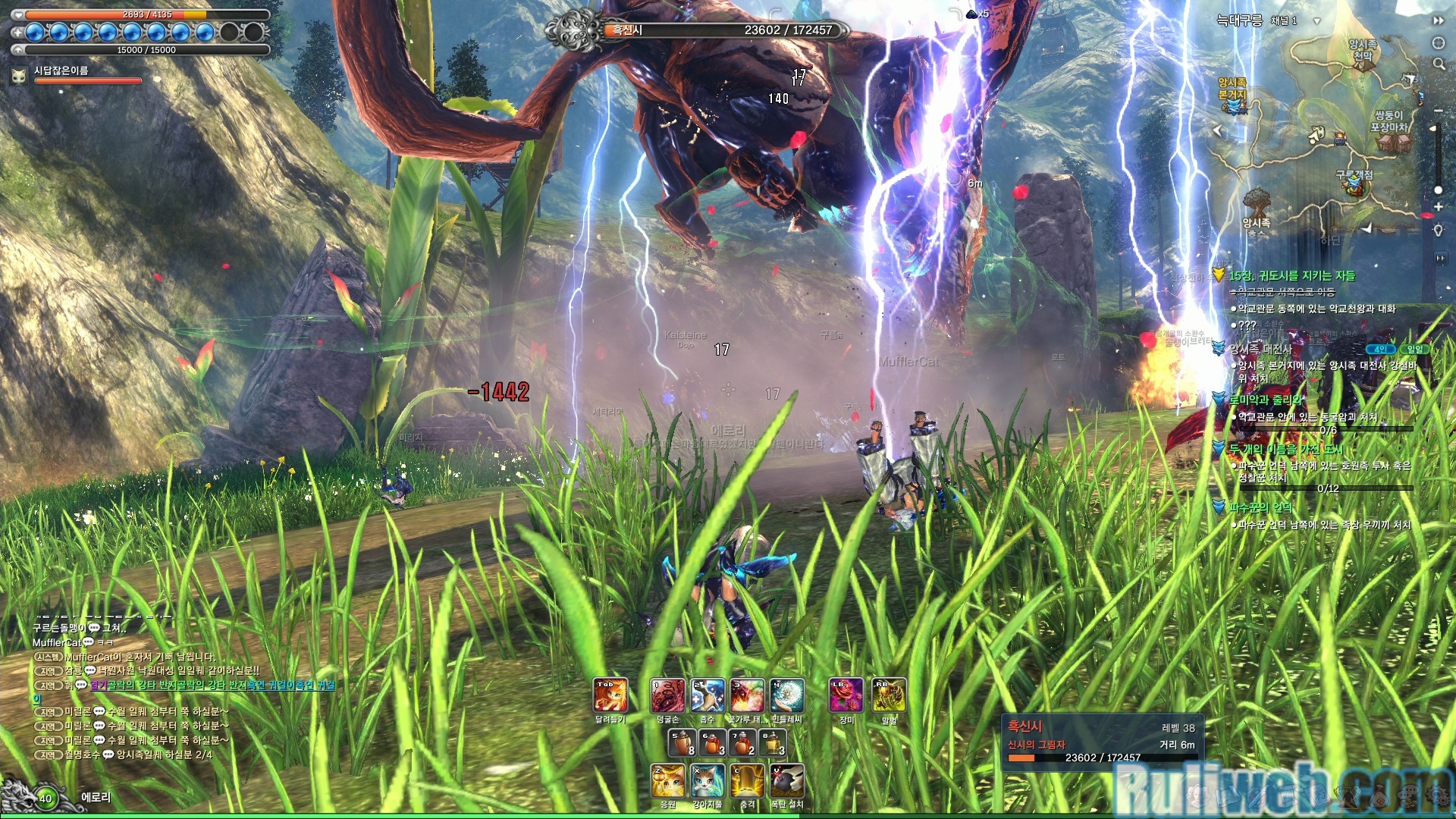Click the minimap magnifier search icon
1456x819 pixels.
pos(1439,64)
